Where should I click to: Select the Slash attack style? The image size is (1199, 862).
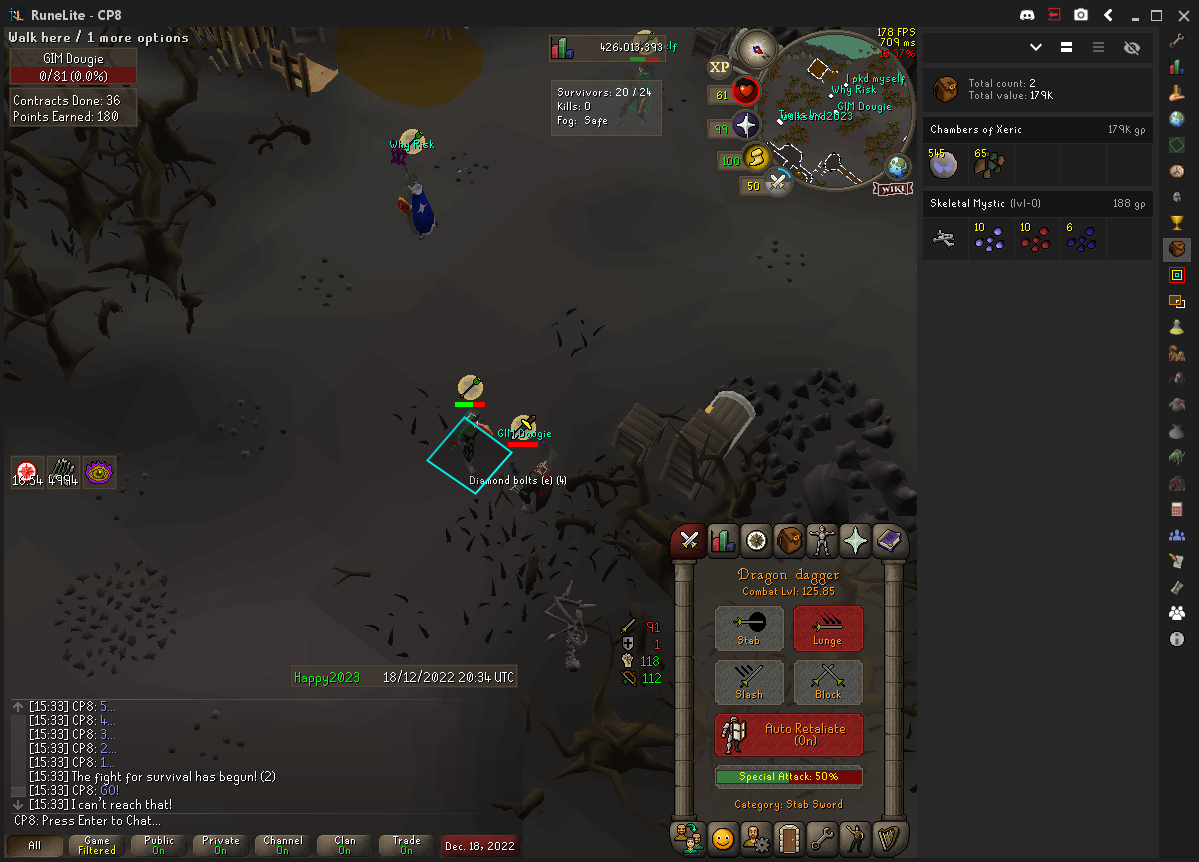pos(749,682)
